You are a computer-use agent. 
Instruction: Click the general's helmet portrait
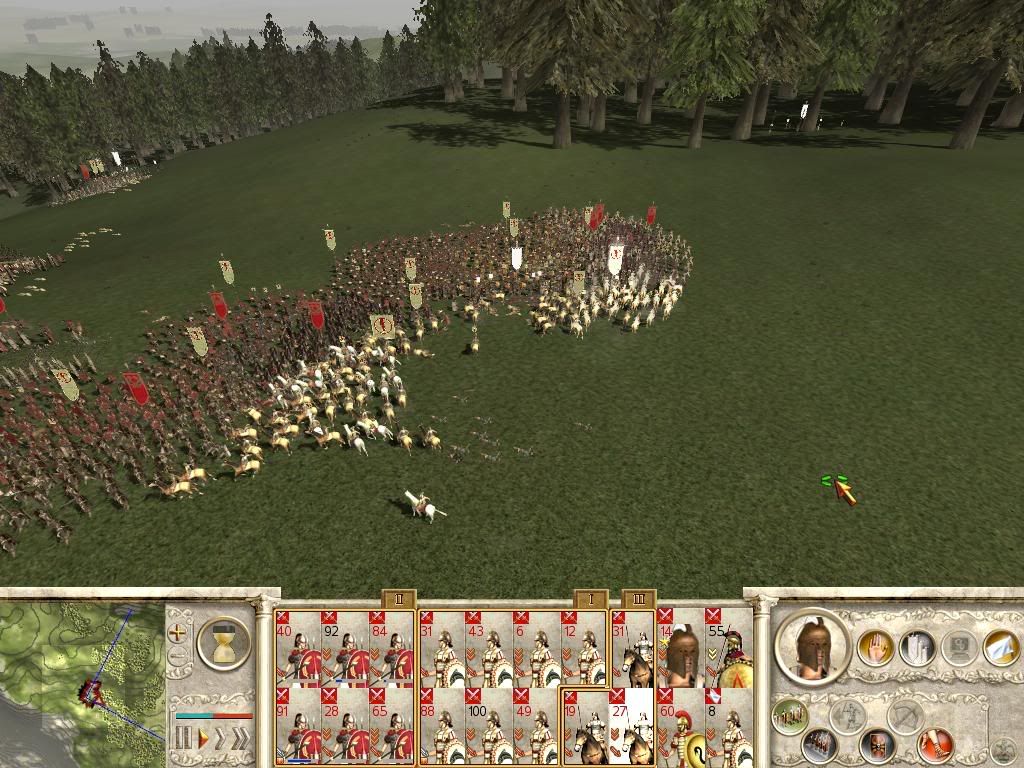811,646
